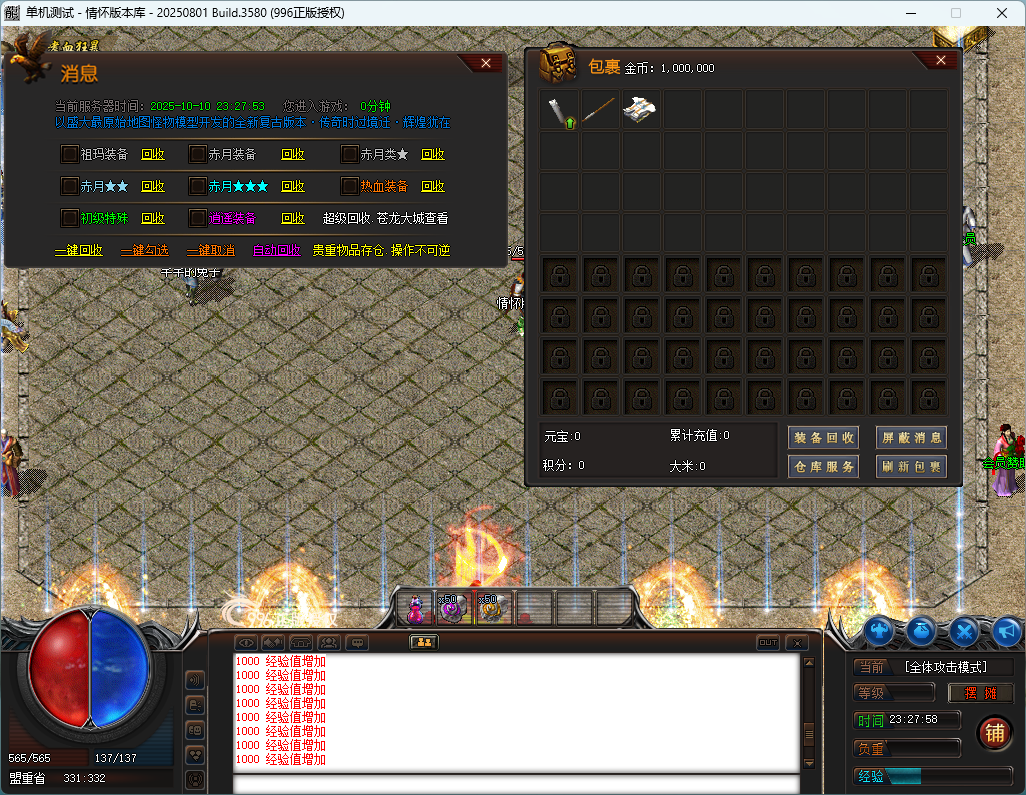Viewport: 1026px width, 795px height.
Task: Open 仓库服务 warehouse service
Action: tap(823, 466)
